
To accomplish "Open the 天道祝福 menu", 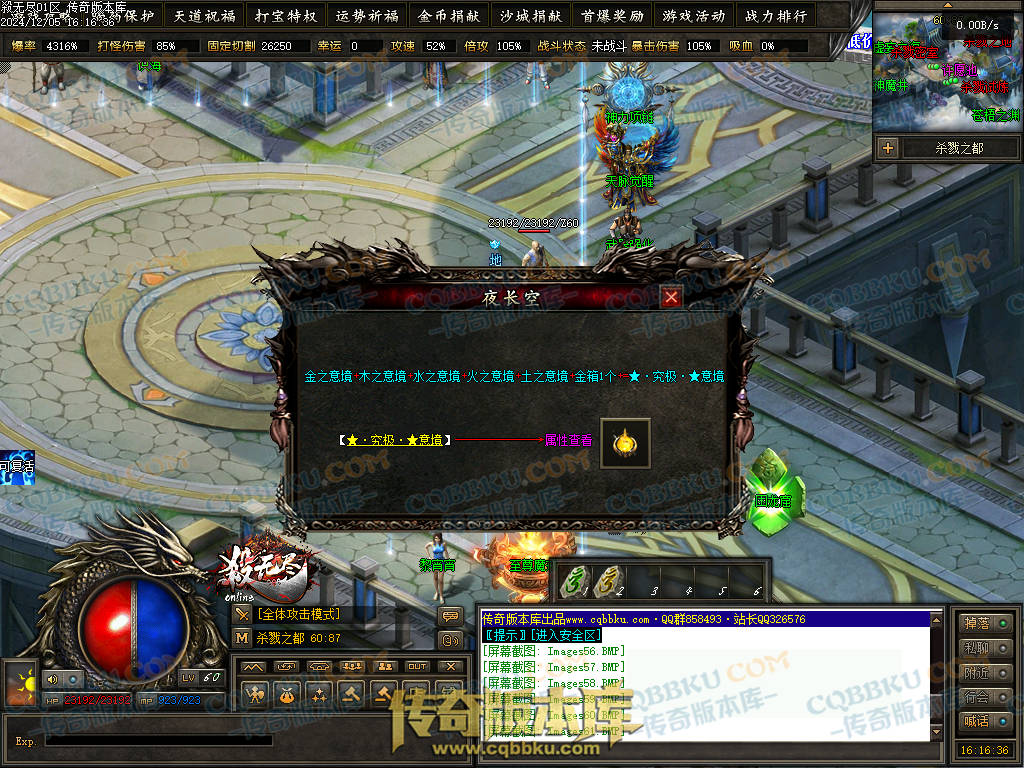I will [204, 16].
